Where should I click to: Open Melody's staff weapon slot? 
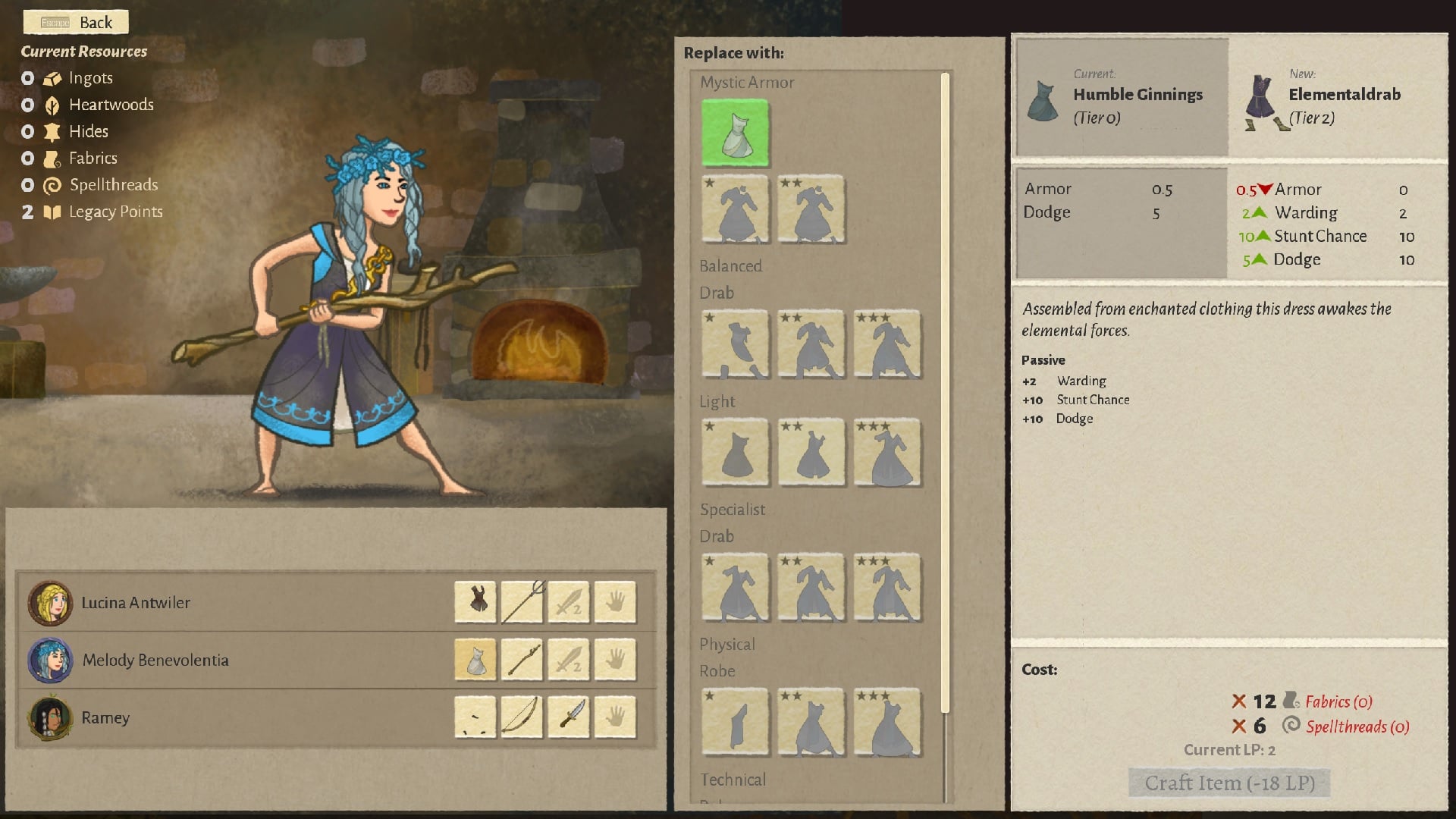tap(522, 660)
